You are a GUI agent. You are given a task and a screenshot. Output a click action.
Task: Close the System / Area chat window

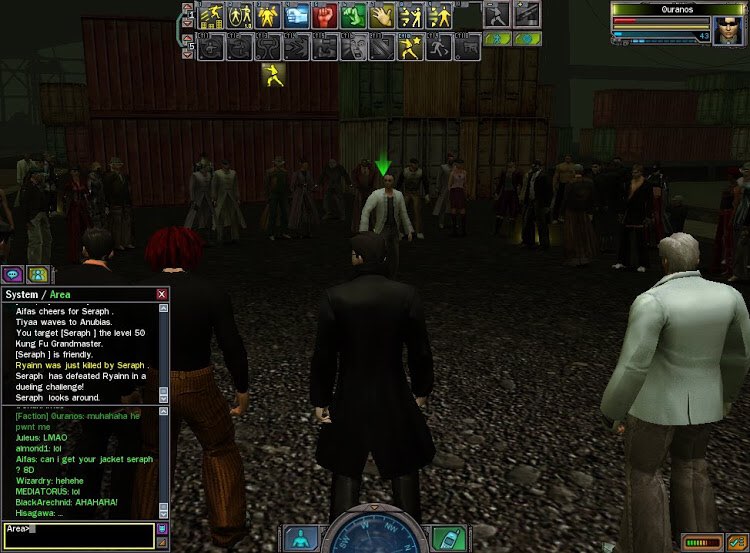pos(162,295)
